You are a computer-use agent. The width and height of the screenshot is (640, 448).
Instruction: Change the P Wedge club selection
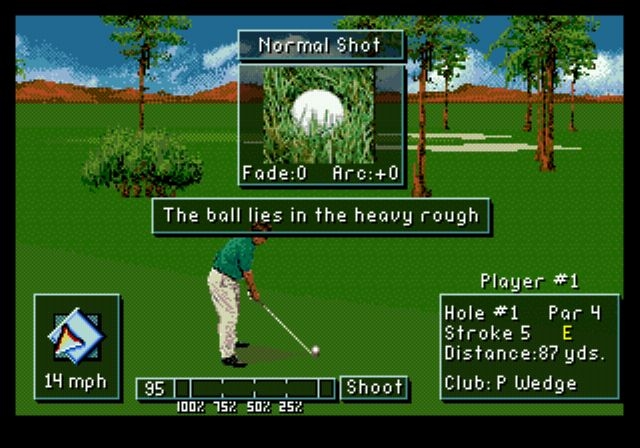tap(510, 383)
